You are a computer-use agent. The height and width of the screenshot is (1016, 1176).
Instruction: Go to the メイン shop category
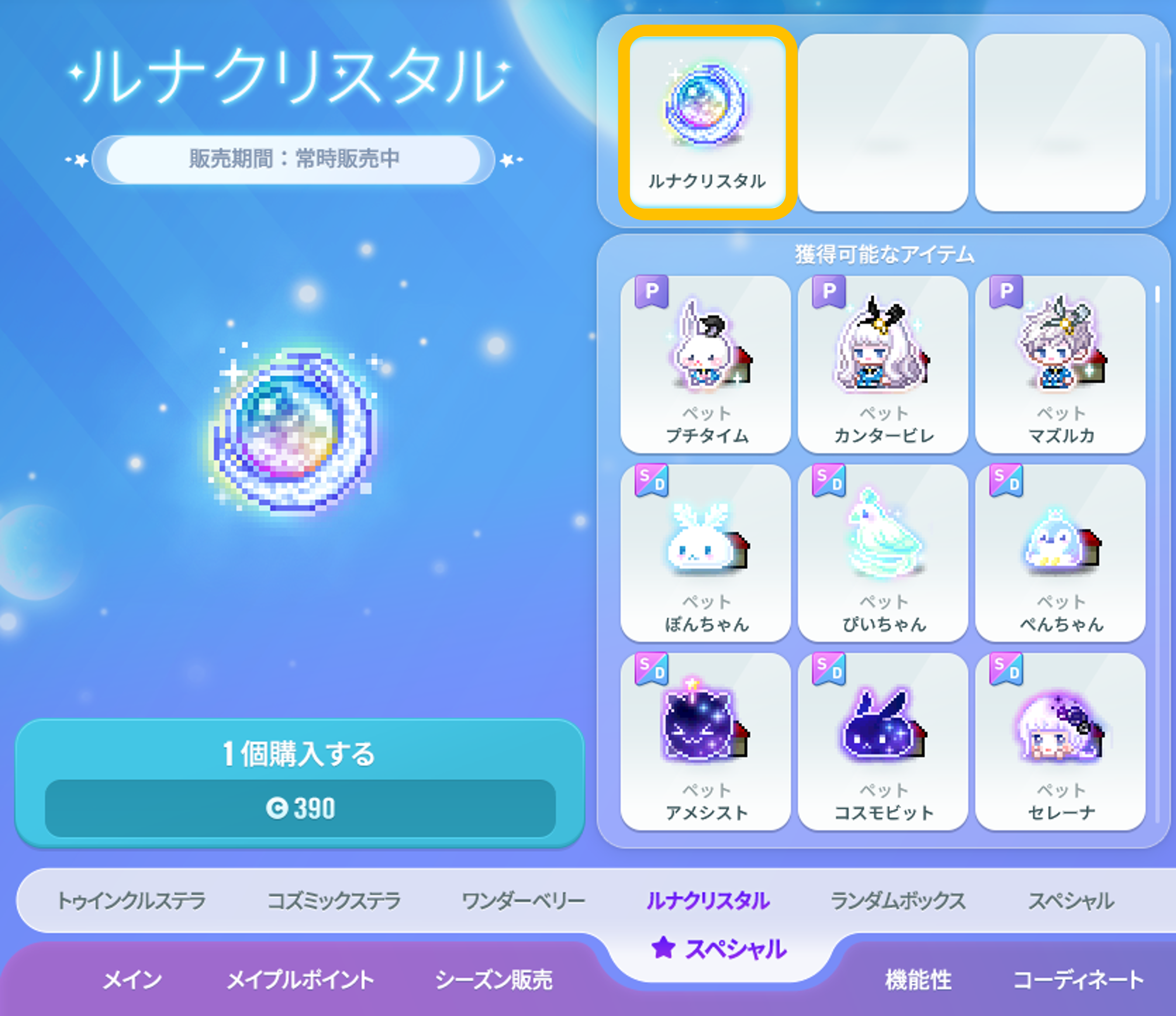(132, 980)
